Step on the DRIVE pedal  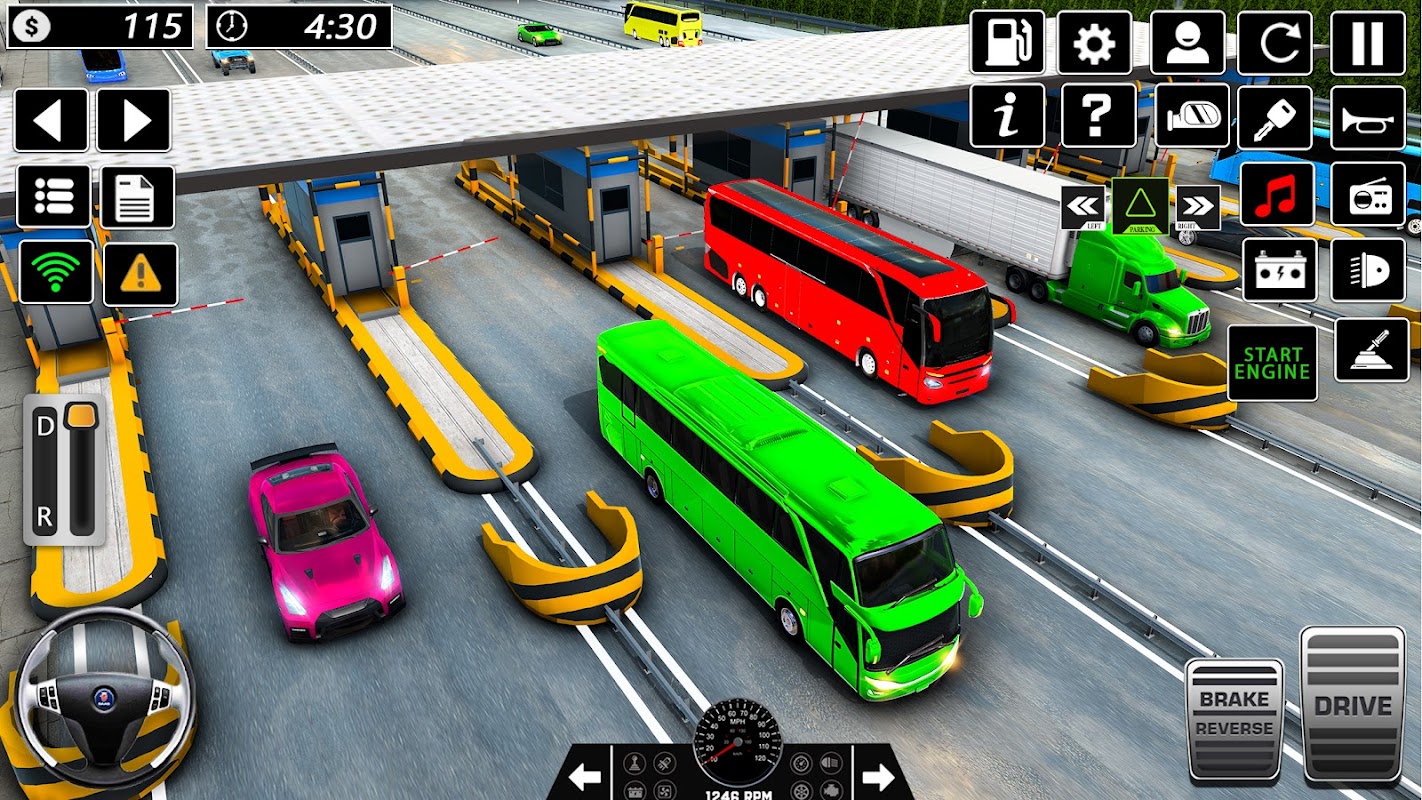[1352, 705]
